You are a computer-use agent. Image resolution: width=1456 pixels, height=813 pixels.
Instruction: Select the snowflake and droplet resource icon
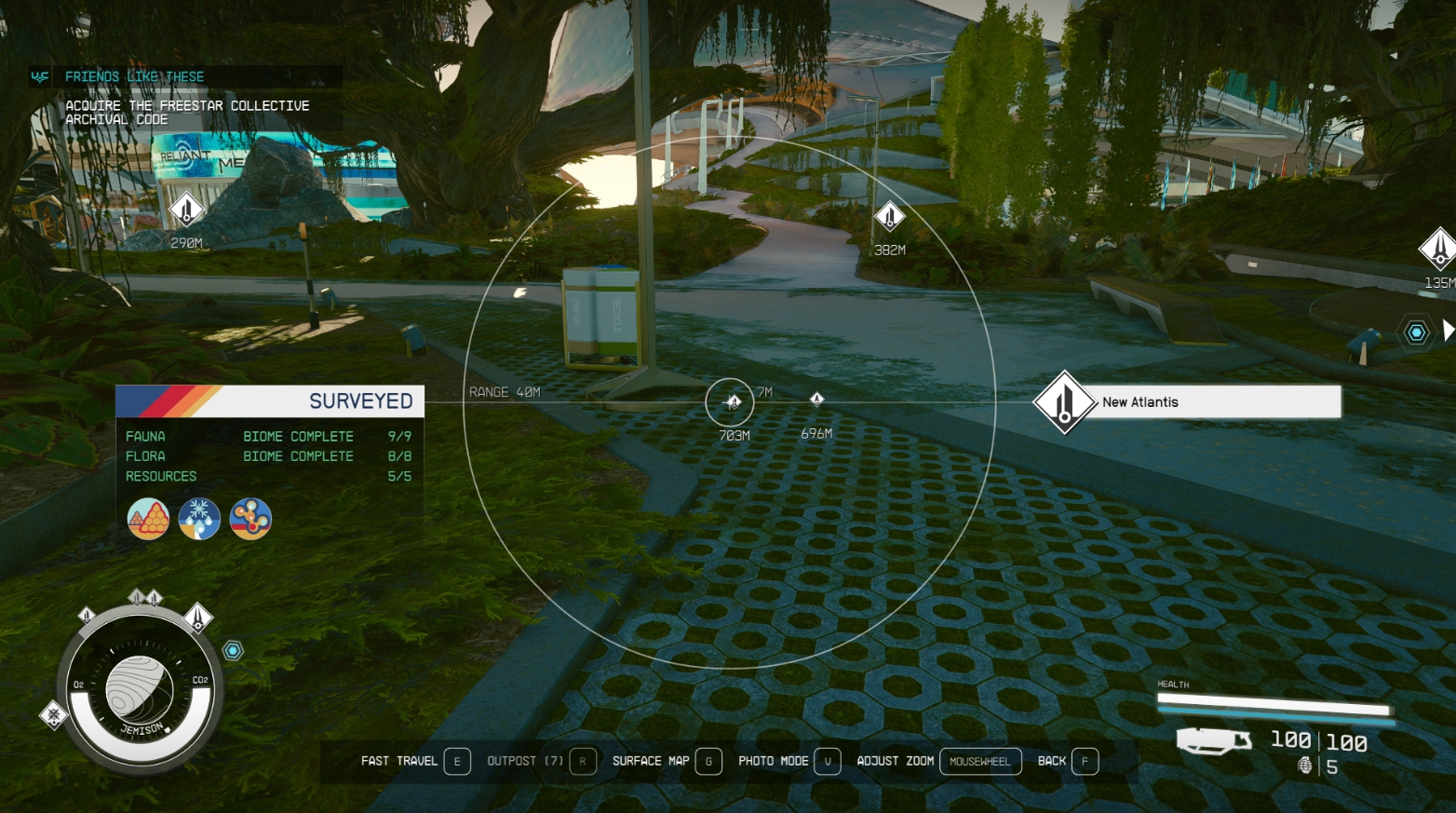pos(199,519)
